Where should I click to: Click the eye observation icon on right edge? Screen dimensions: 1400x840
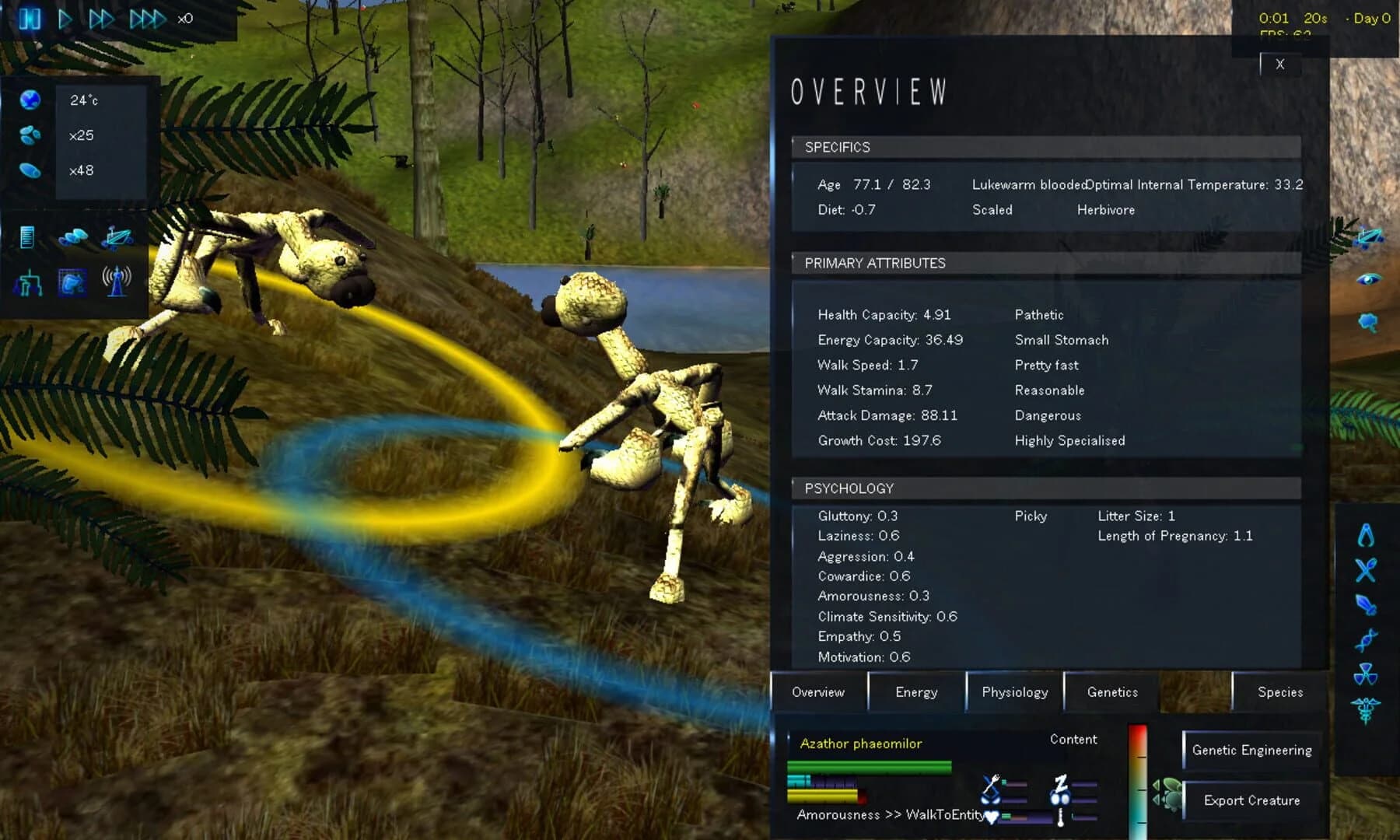pos(1369,278)
